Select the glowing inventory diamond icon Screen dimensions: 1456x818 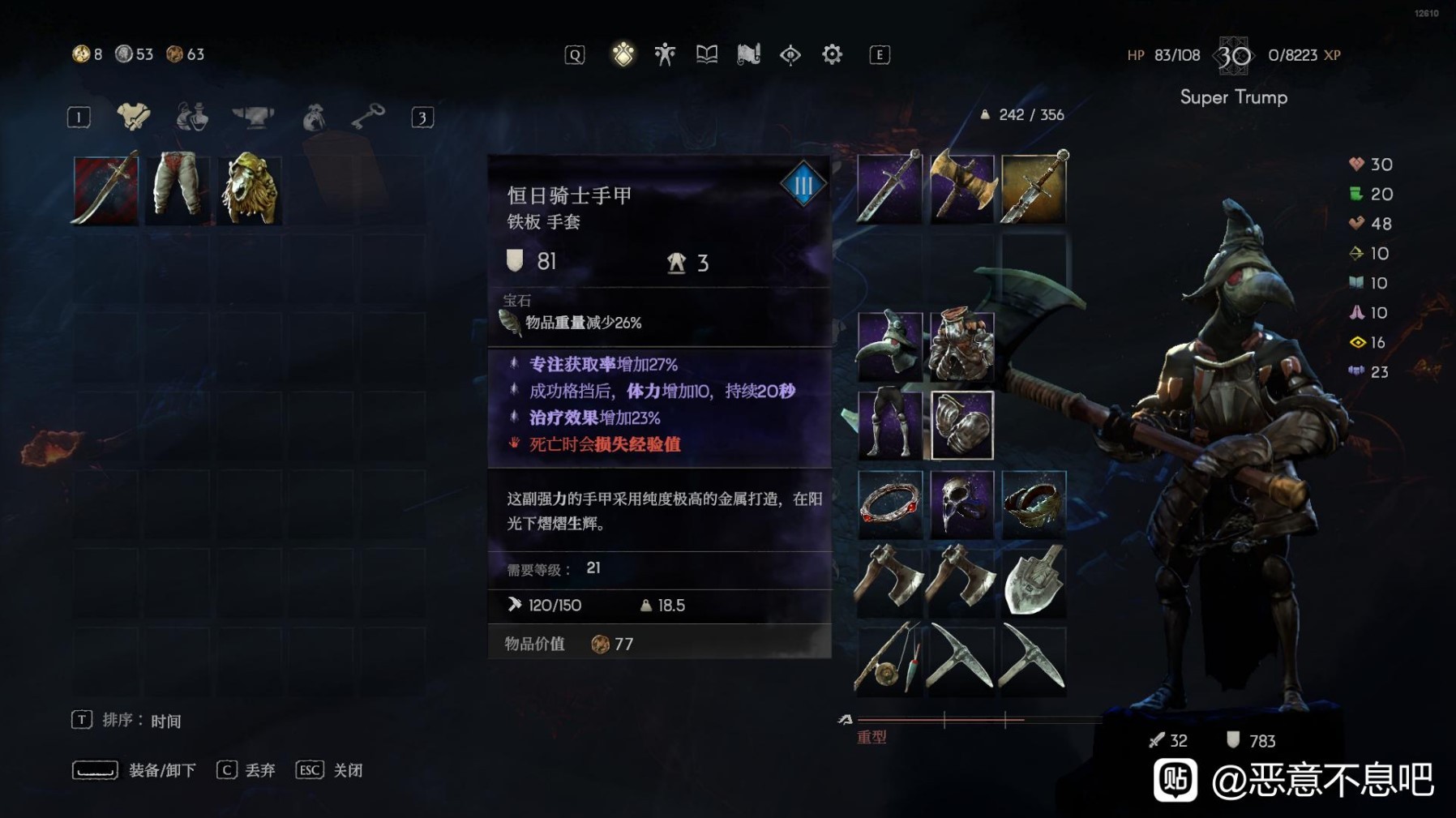623,54
